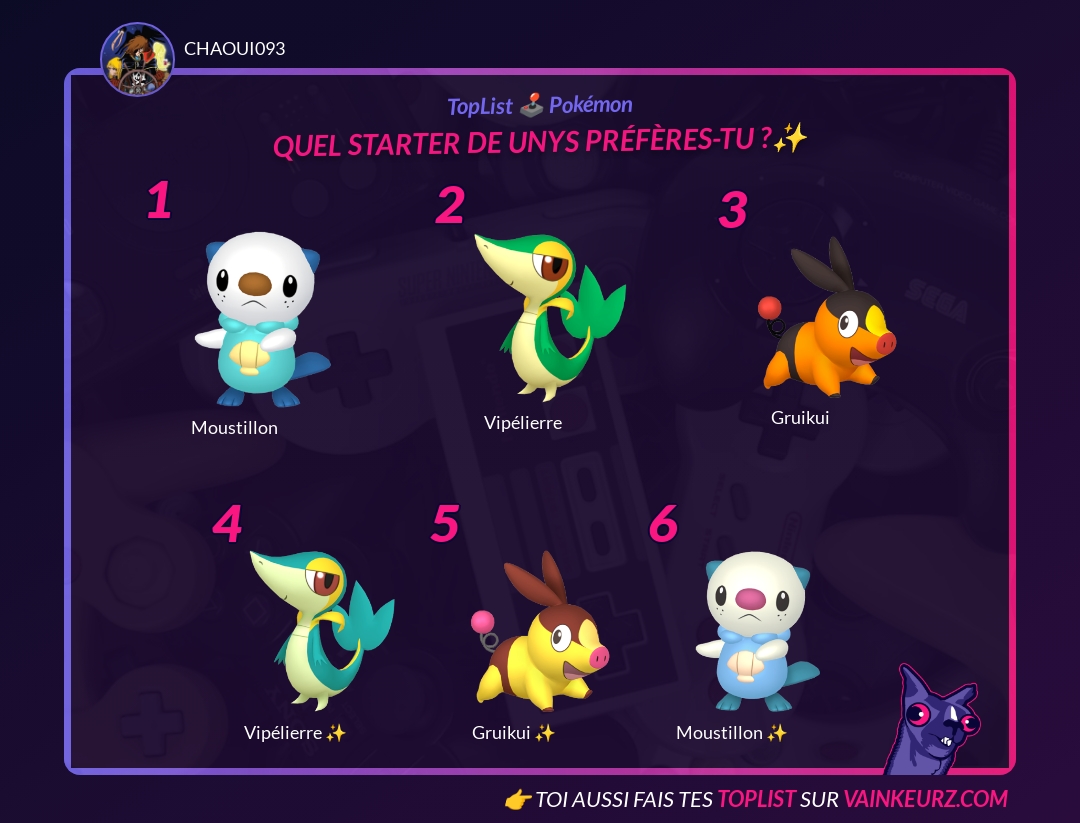Click the CHAOUI093 username

tap(235, 49)
